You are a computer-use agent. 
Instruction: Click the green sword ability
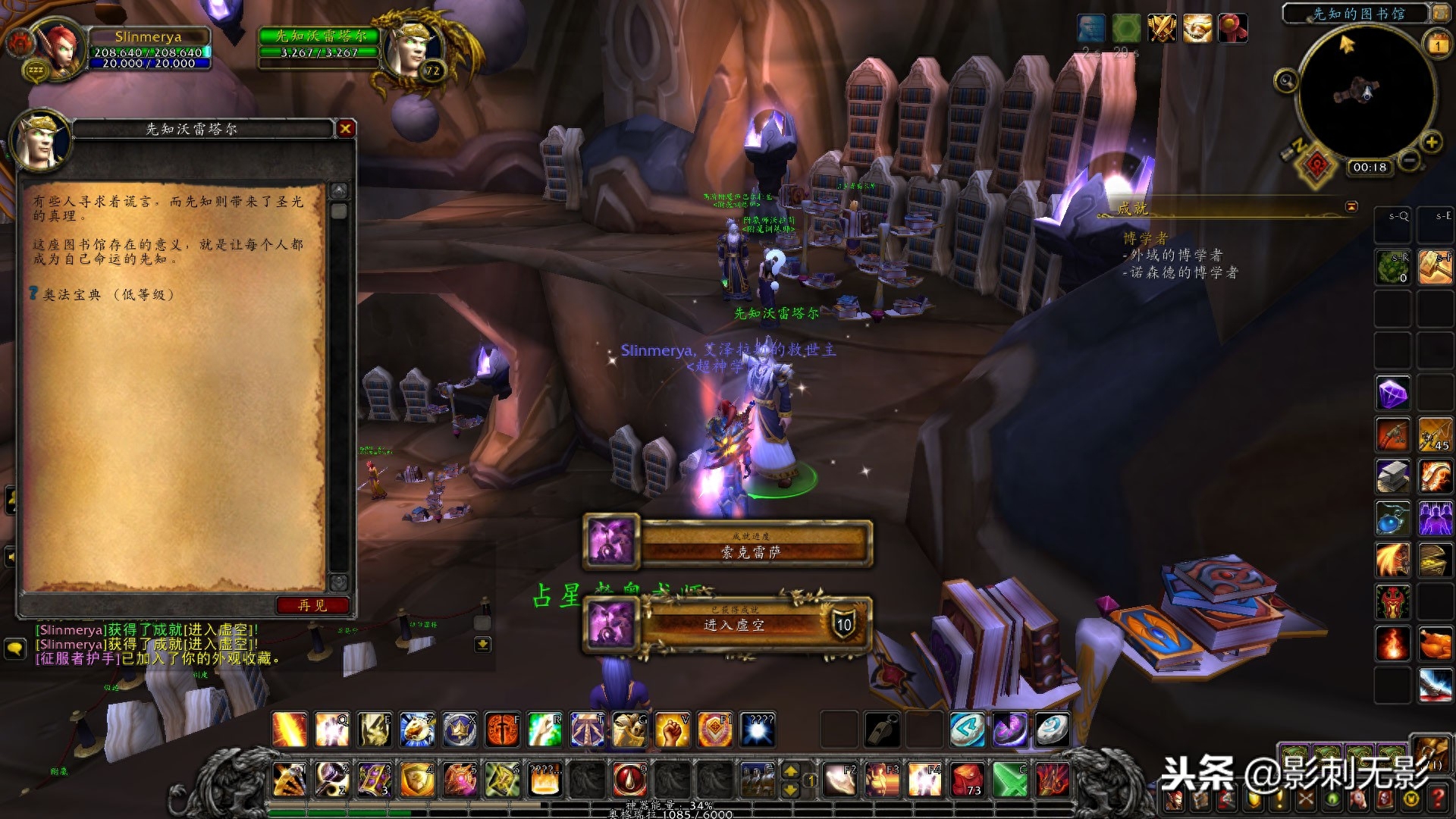1010,779
